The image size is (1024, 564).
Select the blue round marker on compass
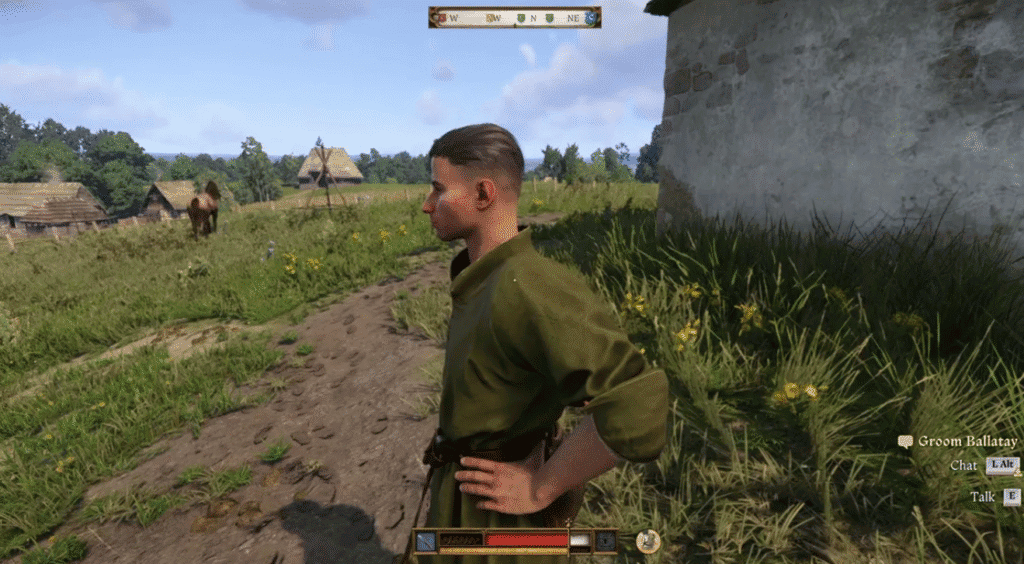click(591, 17)
